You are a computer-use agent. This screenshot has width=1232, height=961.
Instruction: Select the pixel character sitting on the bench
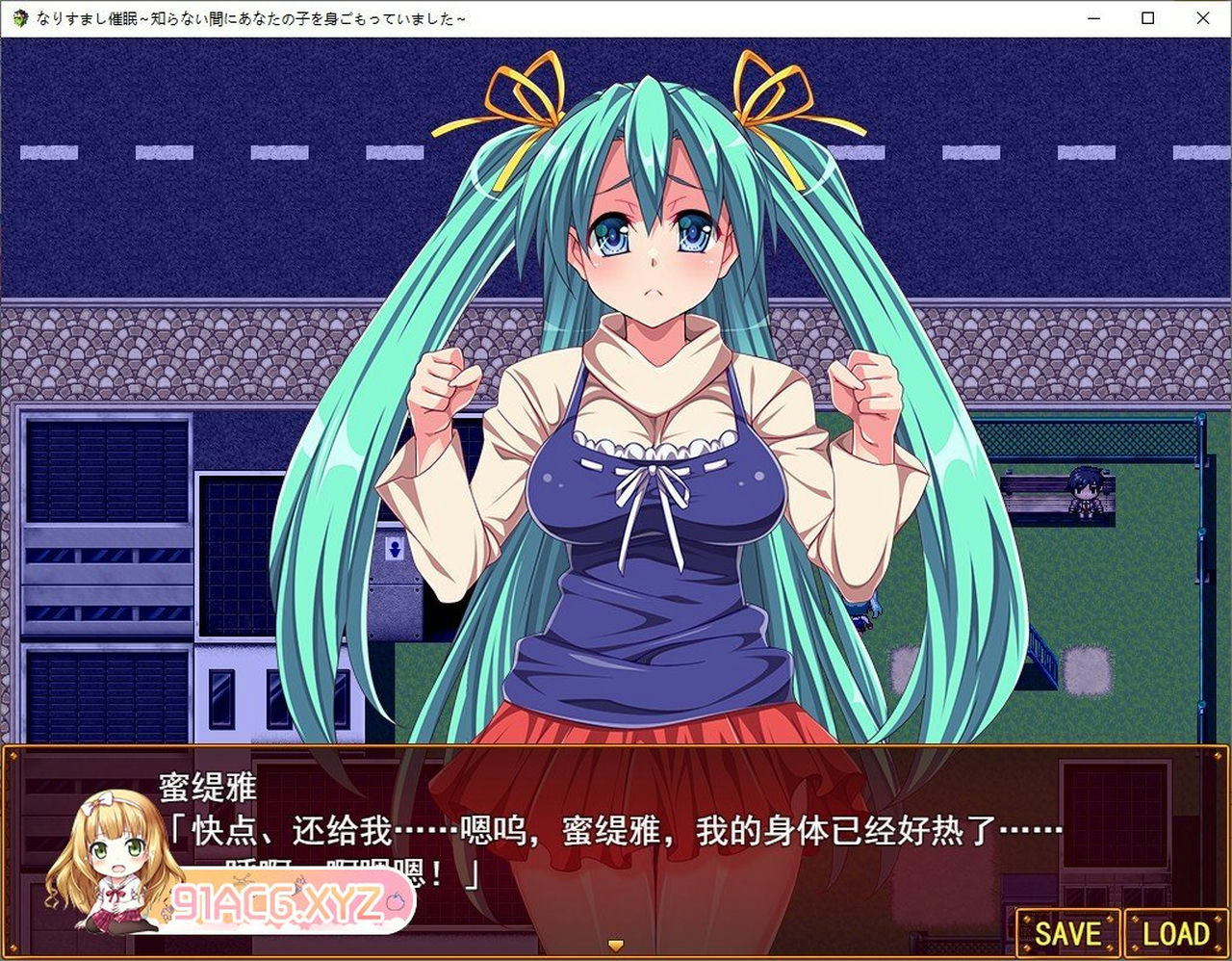(x=1084, y=493)
